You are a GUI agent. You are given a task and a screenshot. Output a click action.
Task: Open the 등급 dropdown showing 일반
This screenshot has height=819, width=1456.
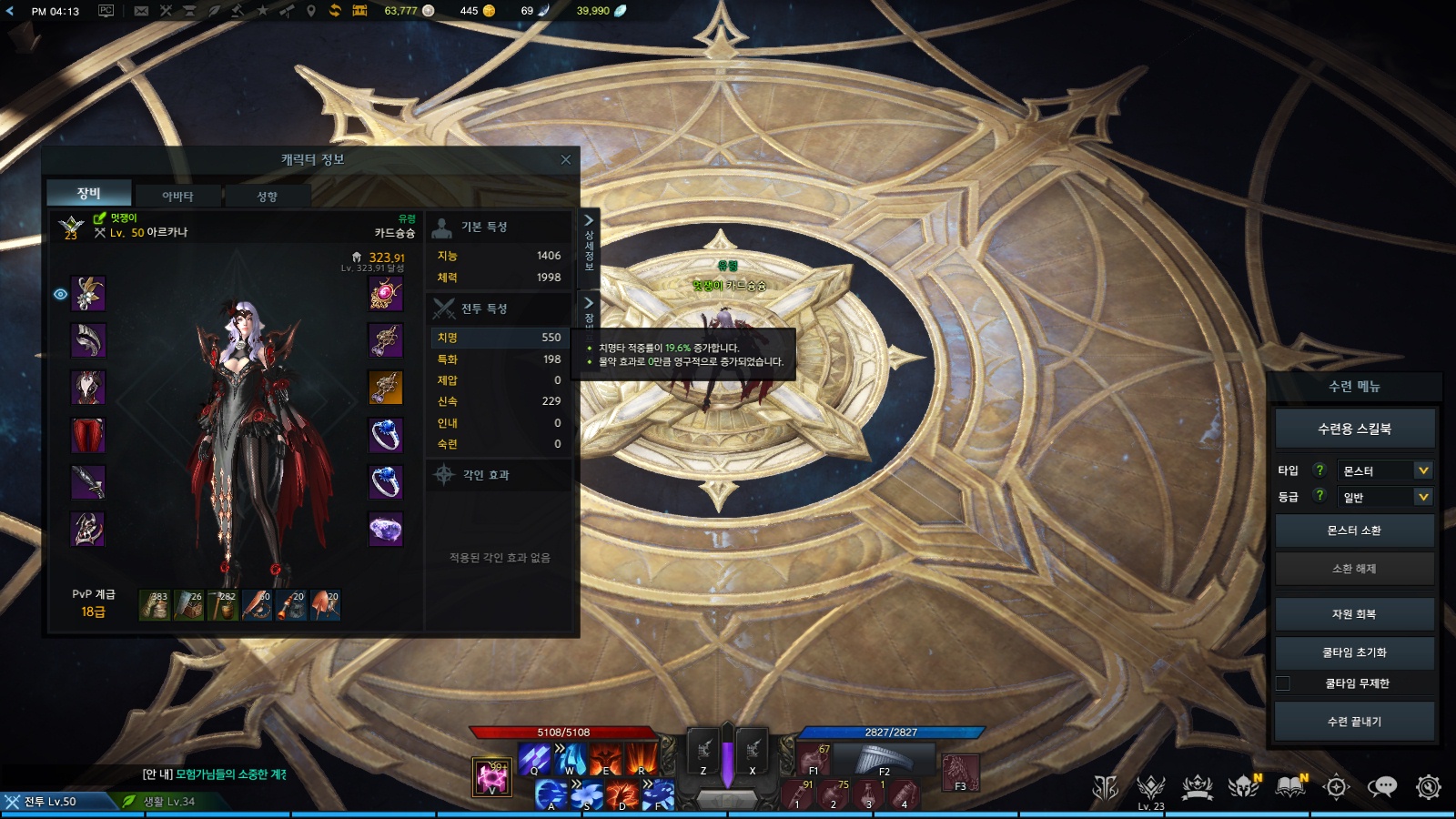tap(1385, 497)
